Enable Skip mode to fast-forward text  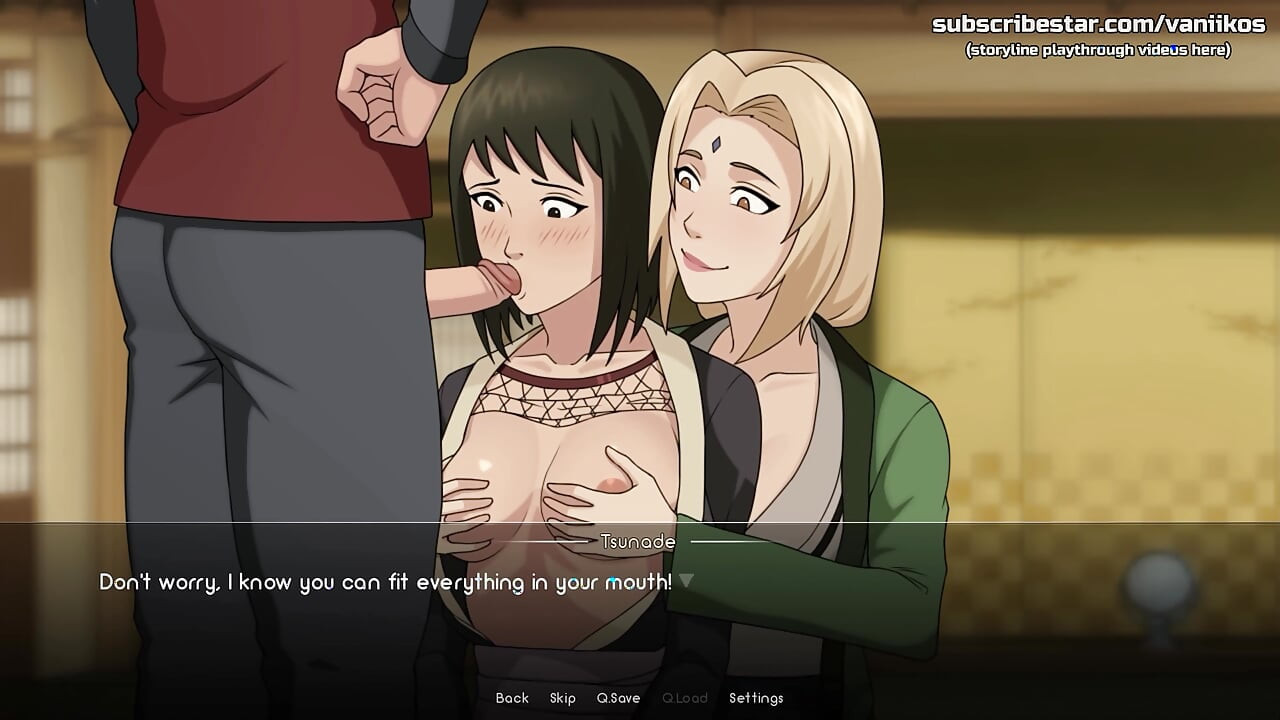pyautogui.click(x=563, y=698)
